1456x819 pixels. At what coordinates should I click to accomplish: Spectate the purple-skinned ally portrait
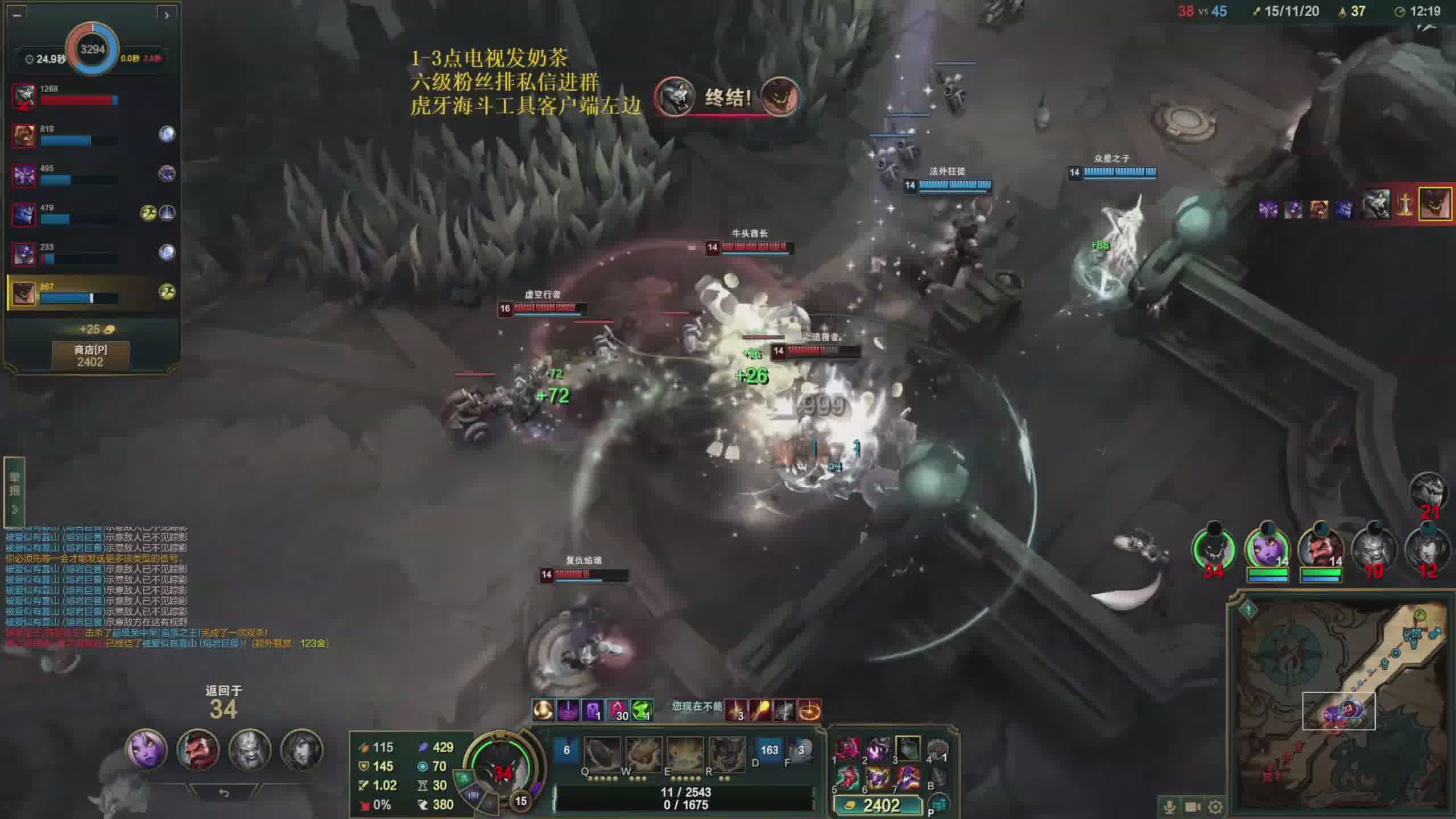coord(146,750)
